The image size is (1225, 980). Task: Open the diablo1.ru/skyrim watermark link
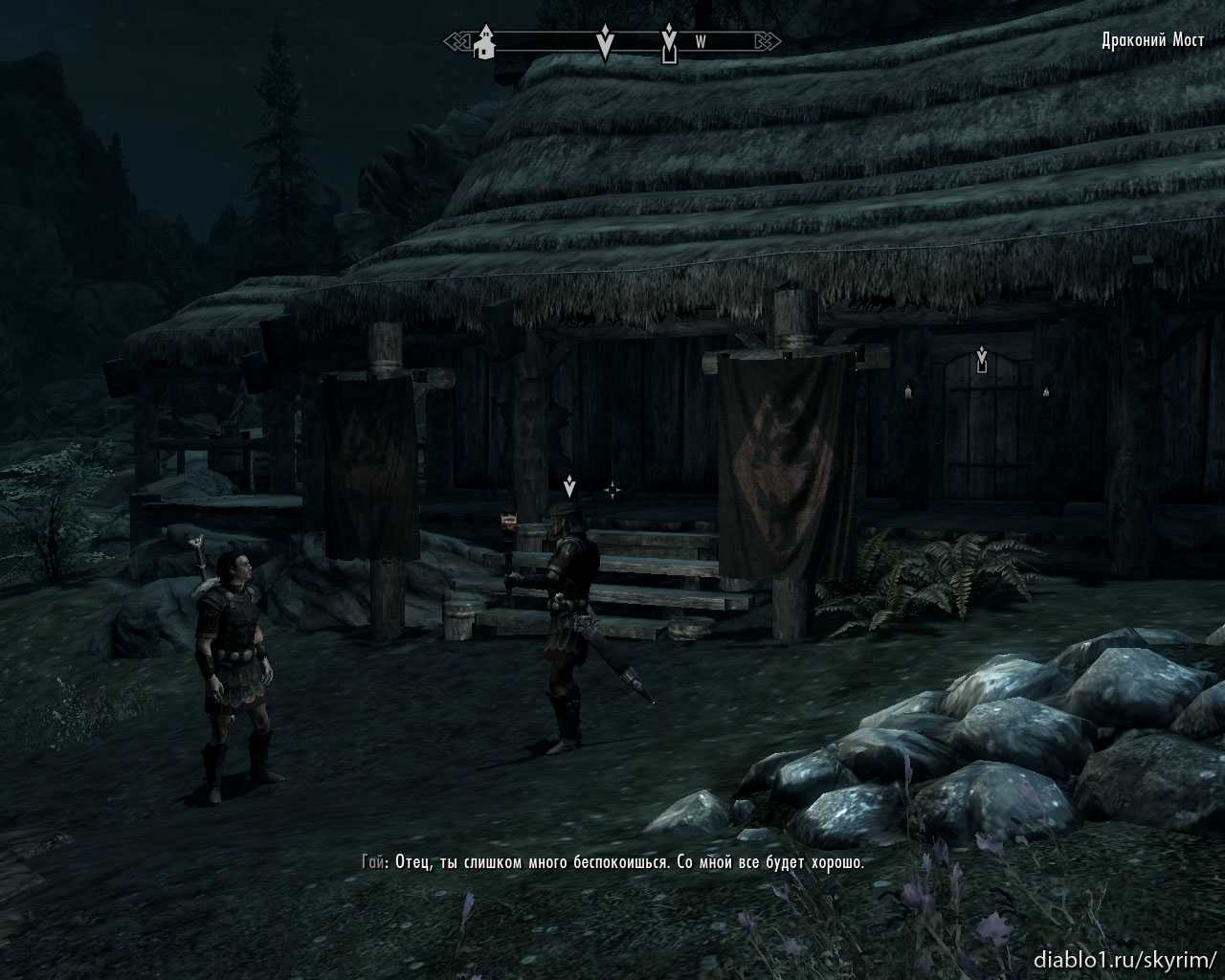(1125, 958)
